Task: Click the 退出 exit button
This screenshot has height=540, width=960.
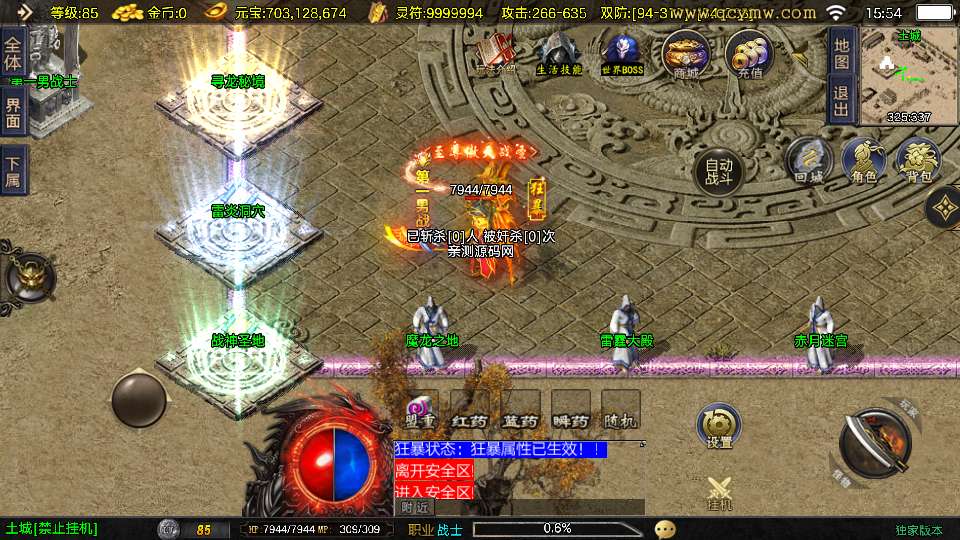Action: (x=841, y=100)
